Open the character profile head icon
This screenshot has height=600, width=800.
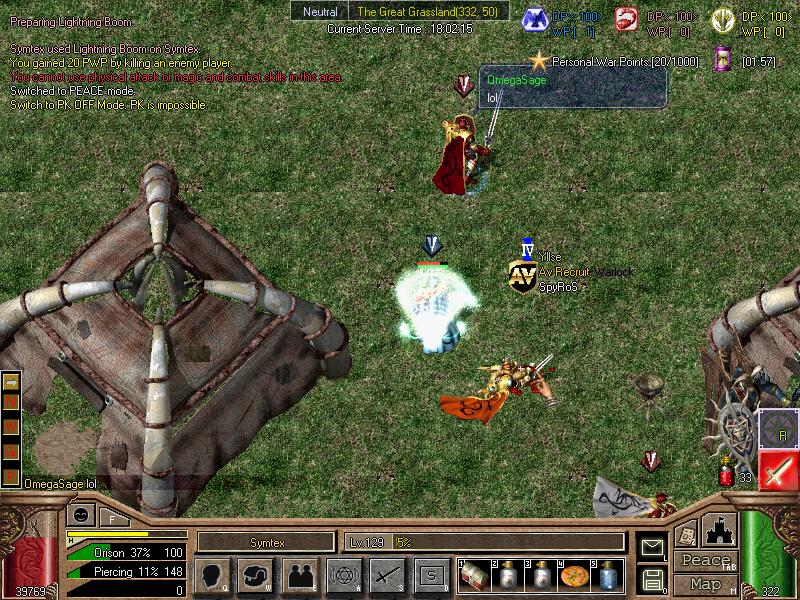click(x=211, y=575)
